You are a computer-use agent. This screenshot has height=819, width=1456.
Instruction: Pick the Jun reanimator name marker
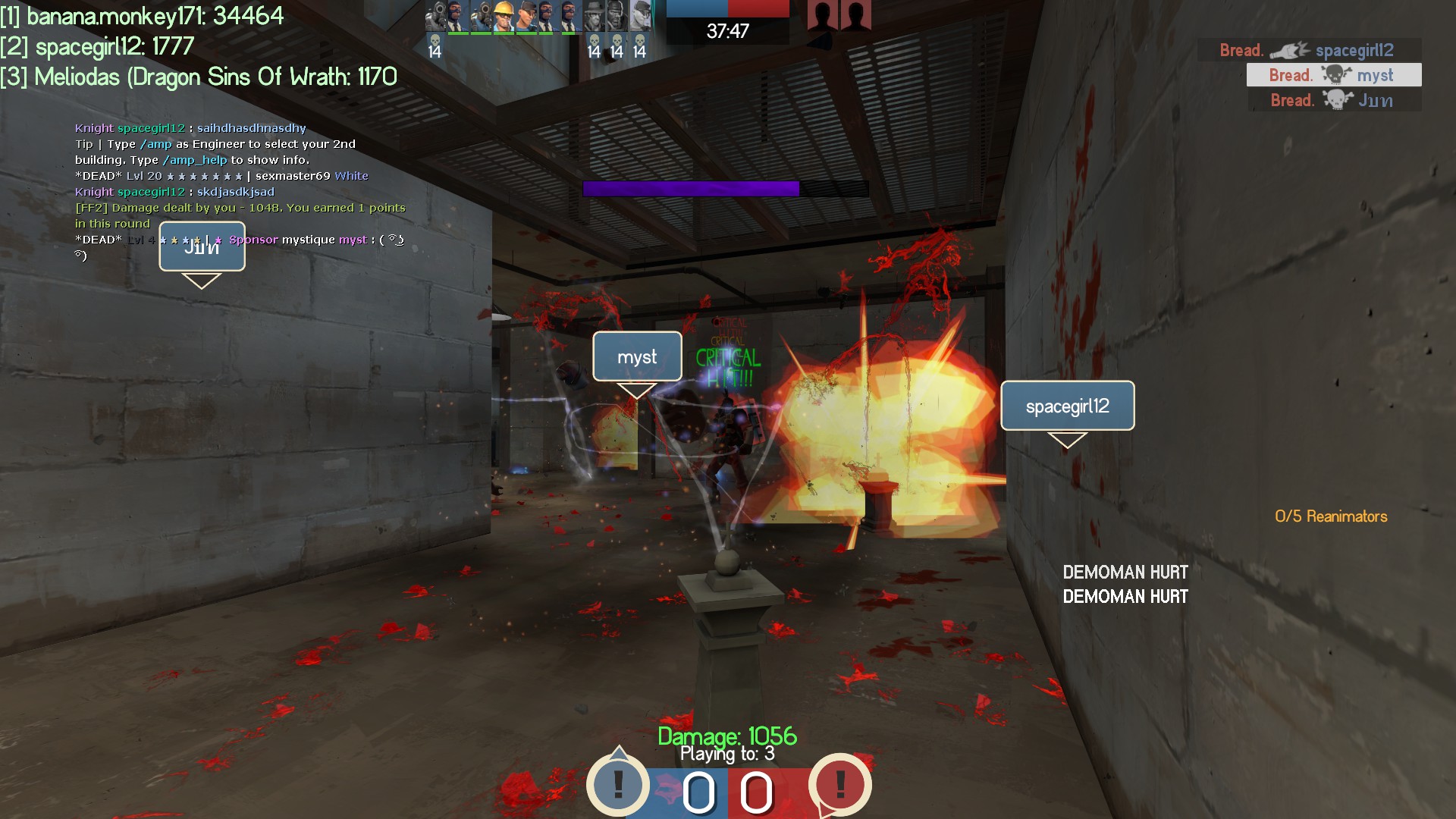tap(202, 246)
